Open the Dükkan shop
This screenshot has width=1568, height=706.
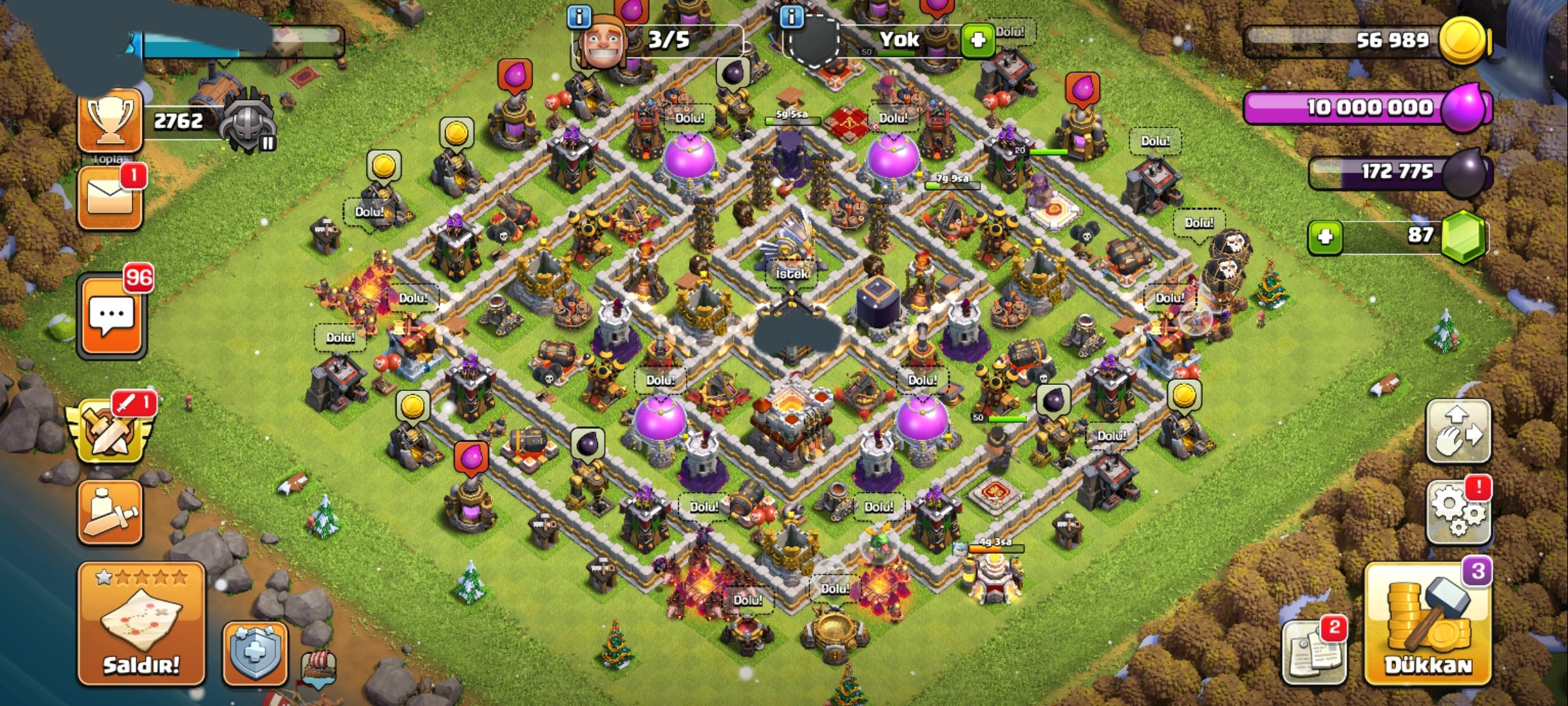click(x=1428, y=626)
